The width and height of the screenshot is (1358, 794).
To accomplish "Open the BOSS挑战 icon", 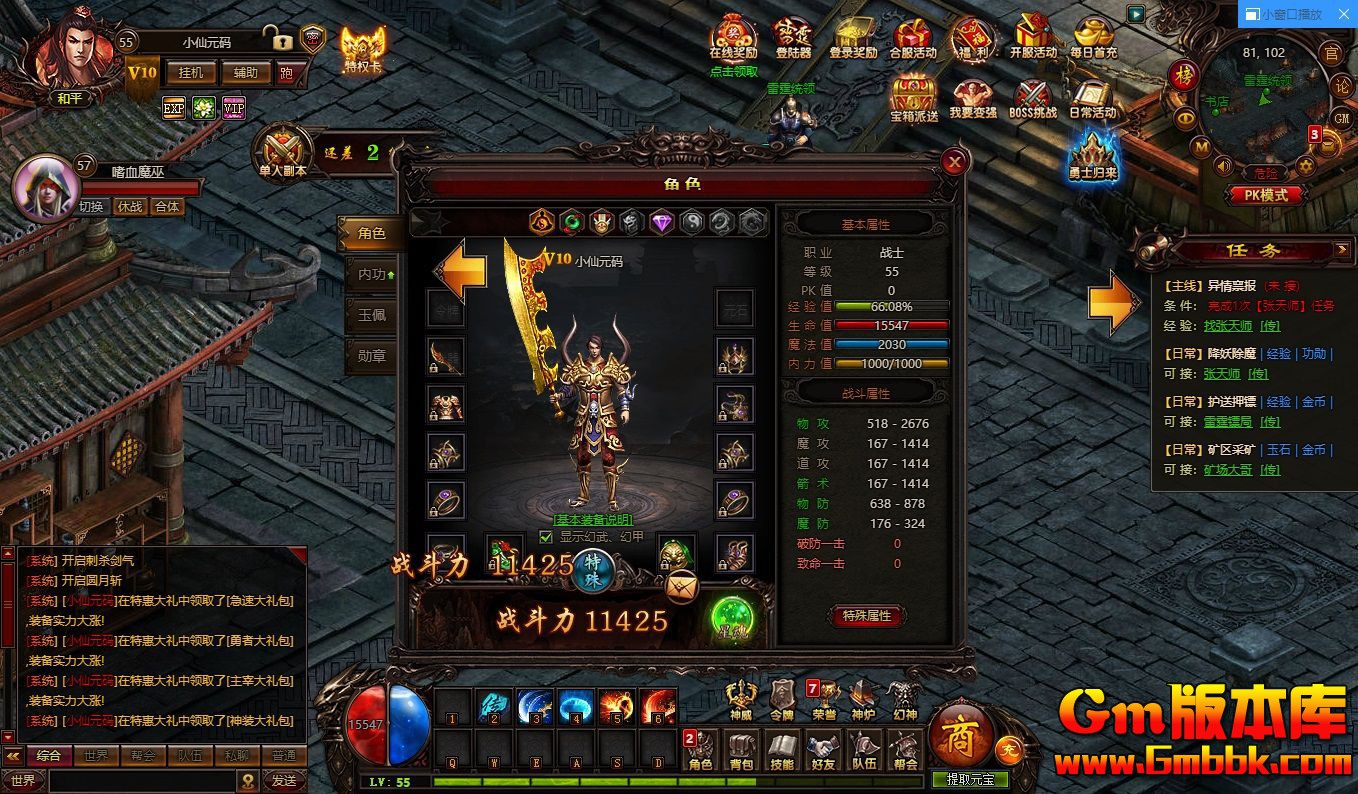I will pyautogui.click(x=1033, y=100).
